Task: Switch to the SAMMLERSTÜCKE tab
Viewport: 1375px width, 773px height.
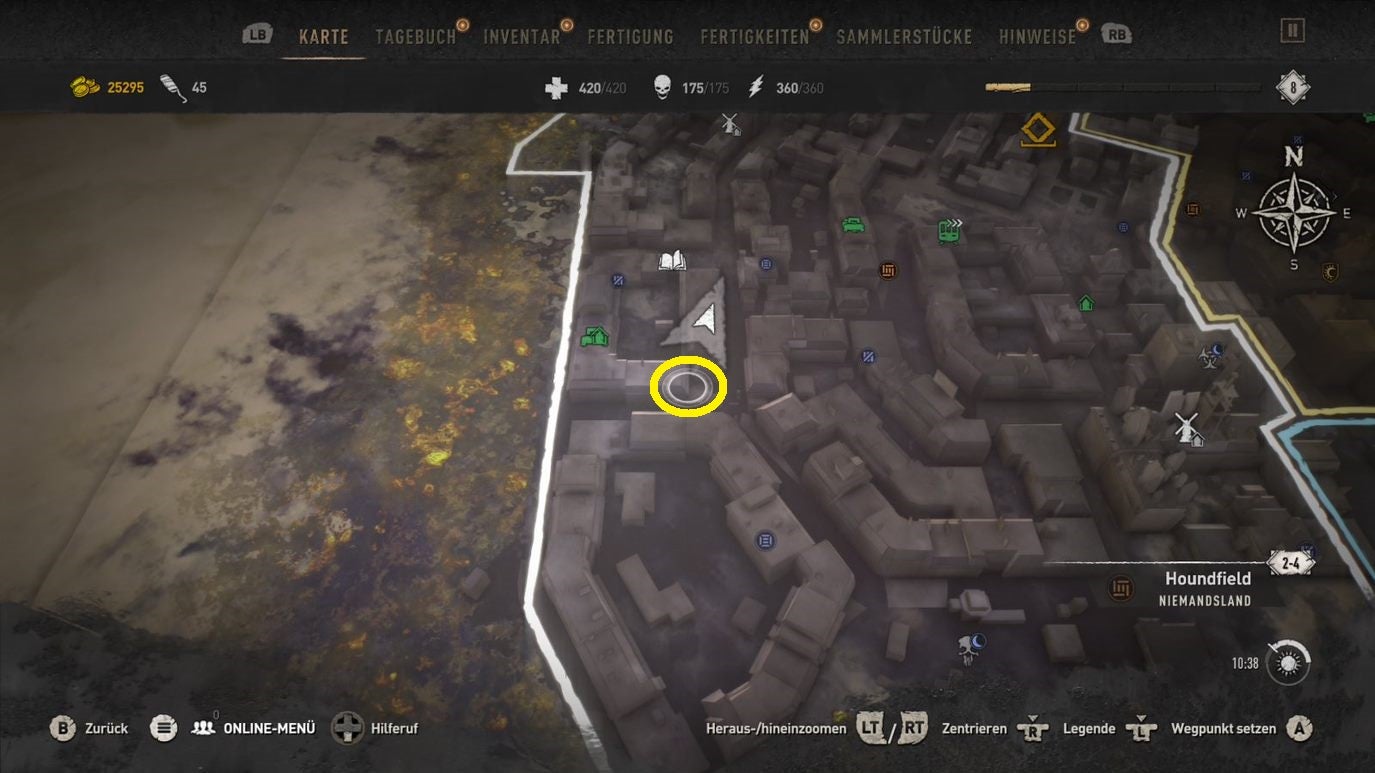Action: 901,34
